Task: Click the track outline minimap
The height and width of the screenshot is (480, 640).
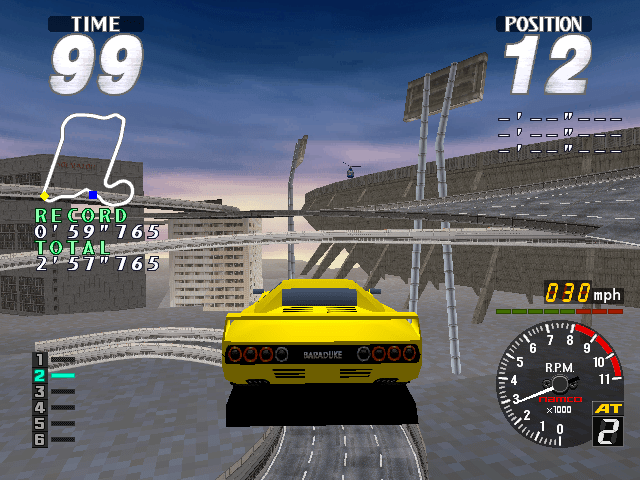Action: pyautogui.click(x=86, y=160)
